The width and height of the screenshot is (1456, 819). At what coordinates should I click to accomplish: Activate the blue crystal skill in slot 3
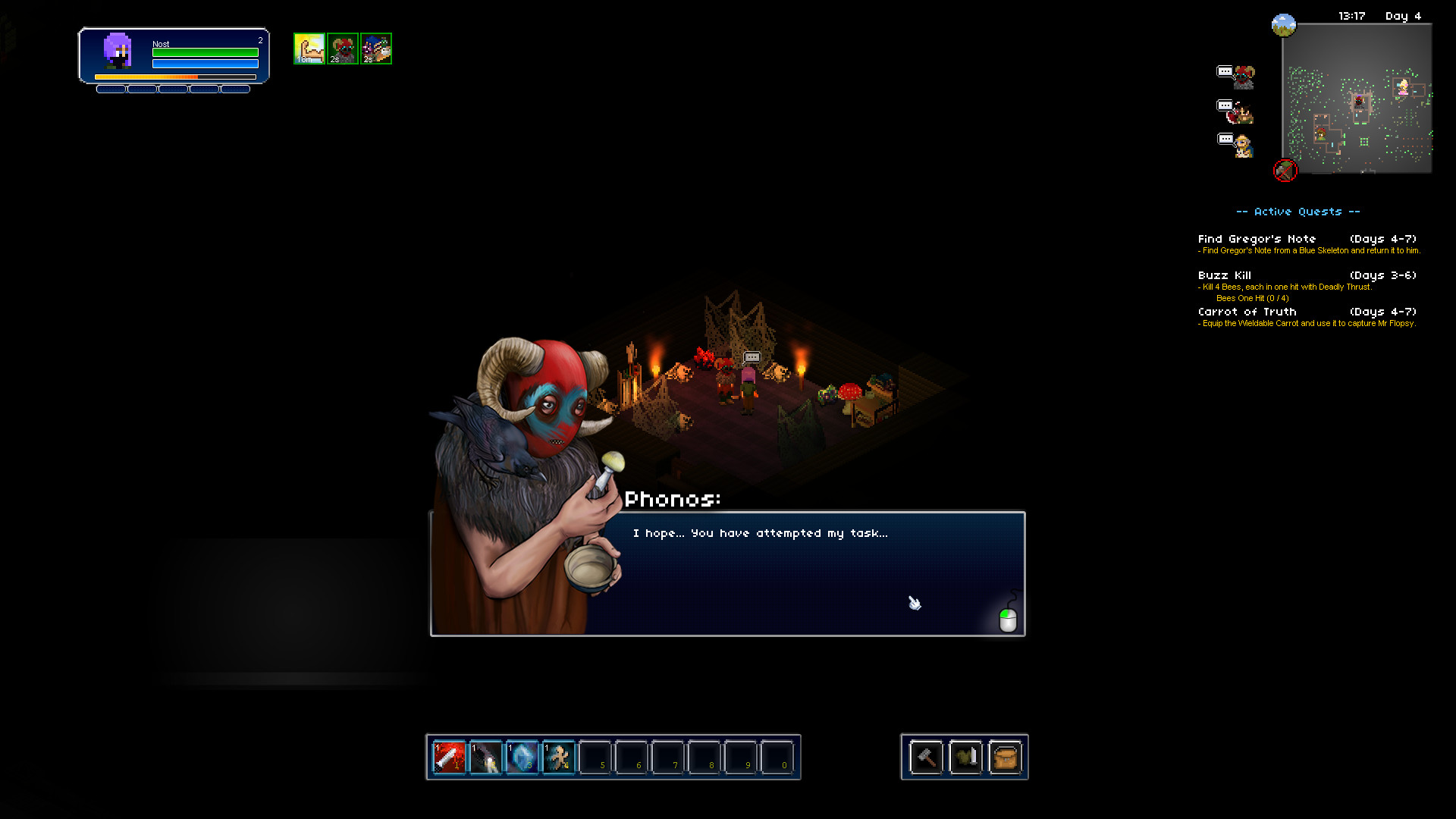[522, 757]
